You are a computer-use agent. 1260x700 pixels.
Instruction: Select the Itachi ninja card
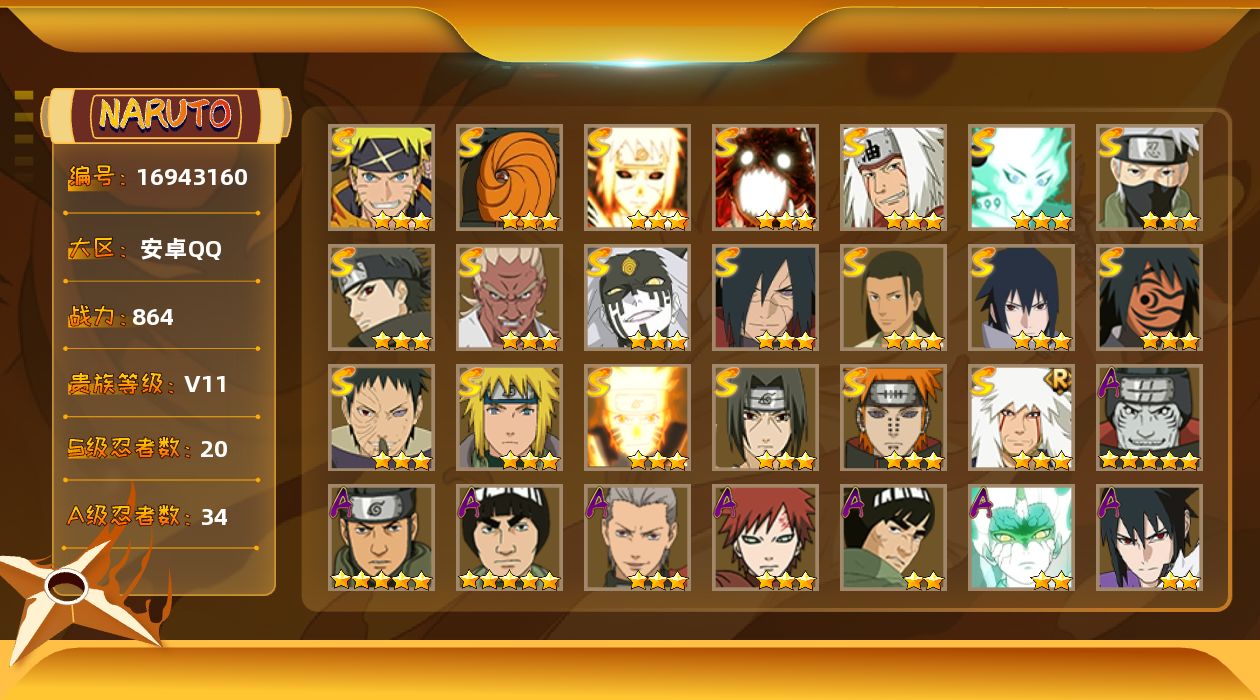pyautogui.click(x=765, y=418)
